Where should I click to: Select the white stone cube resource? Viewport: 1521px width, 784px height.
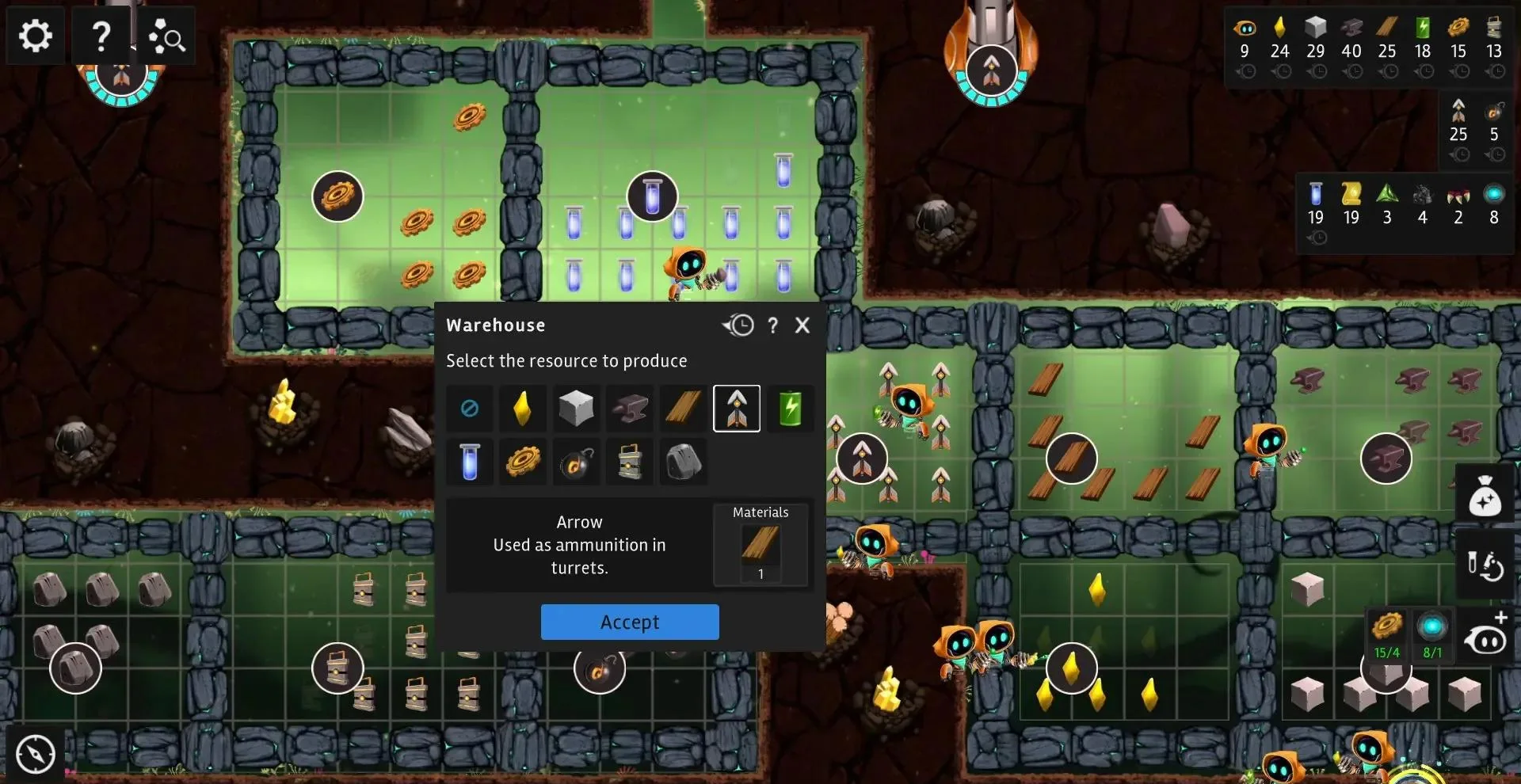pos(576,409)
